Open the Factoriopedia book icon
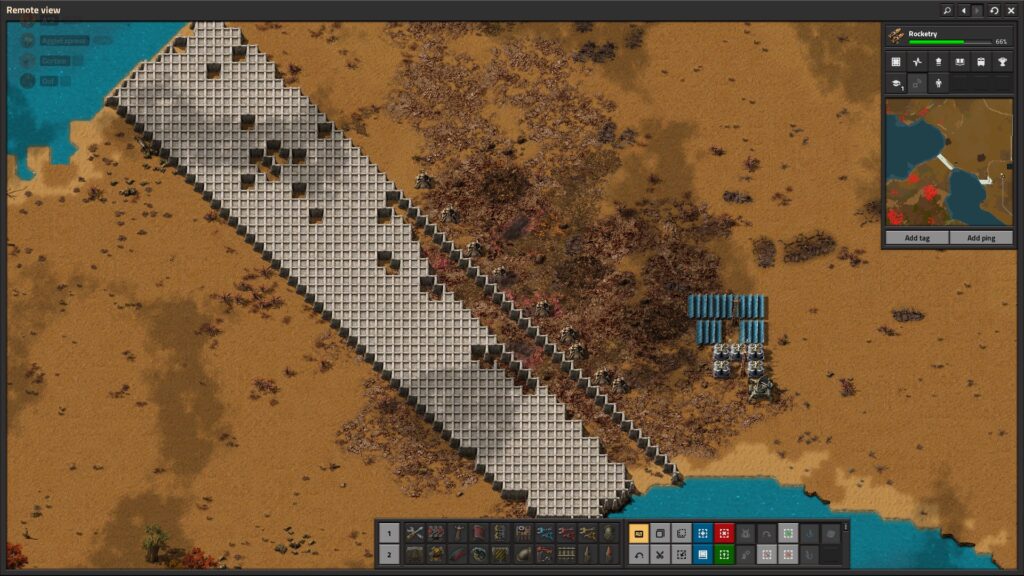The height and width of the screenshot is (576, 1024). pyautogui.click(x=960, y=62)
